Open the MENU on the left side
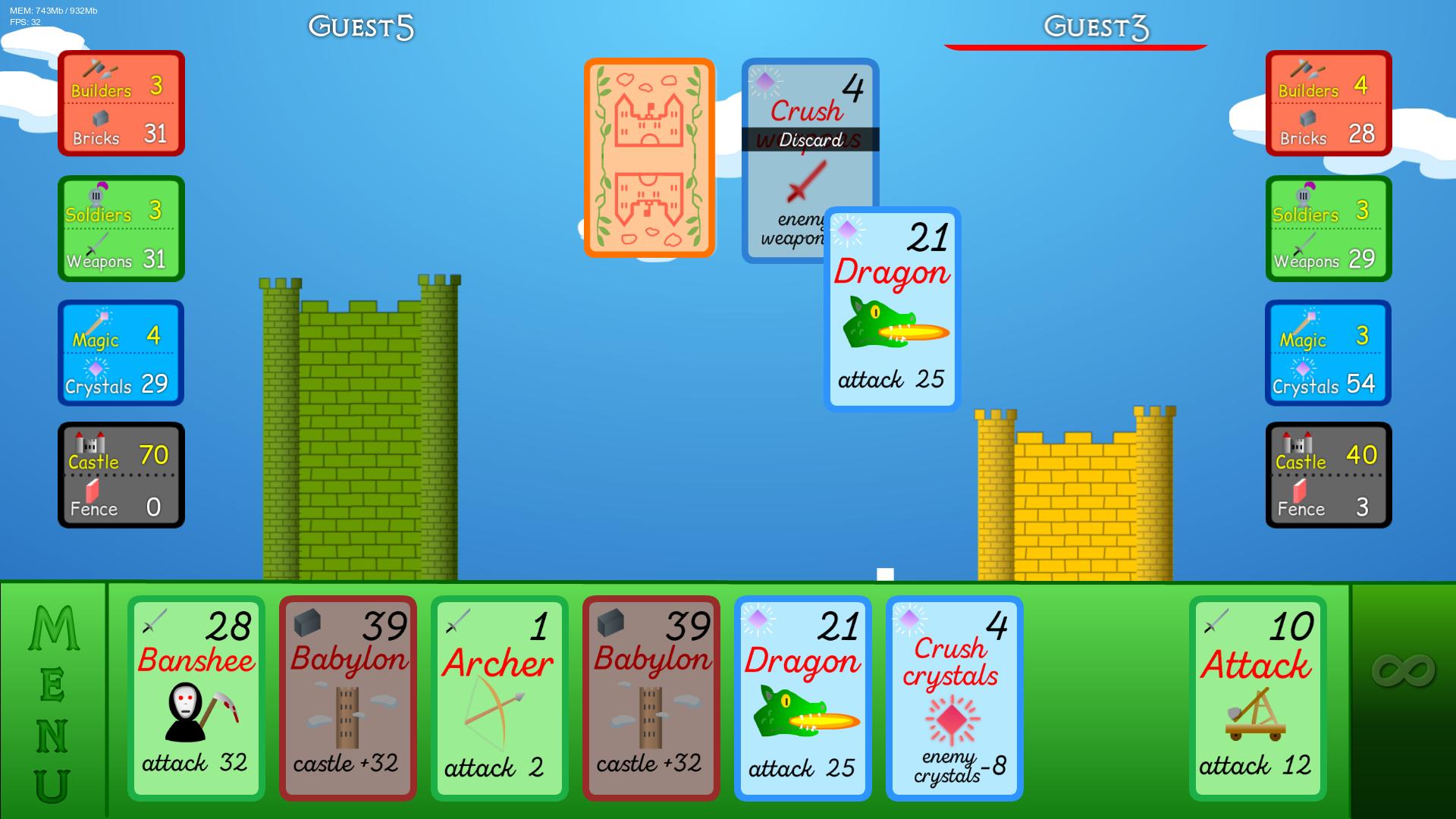The height and width of the screenshot is (819, 1456). [52, 696]
